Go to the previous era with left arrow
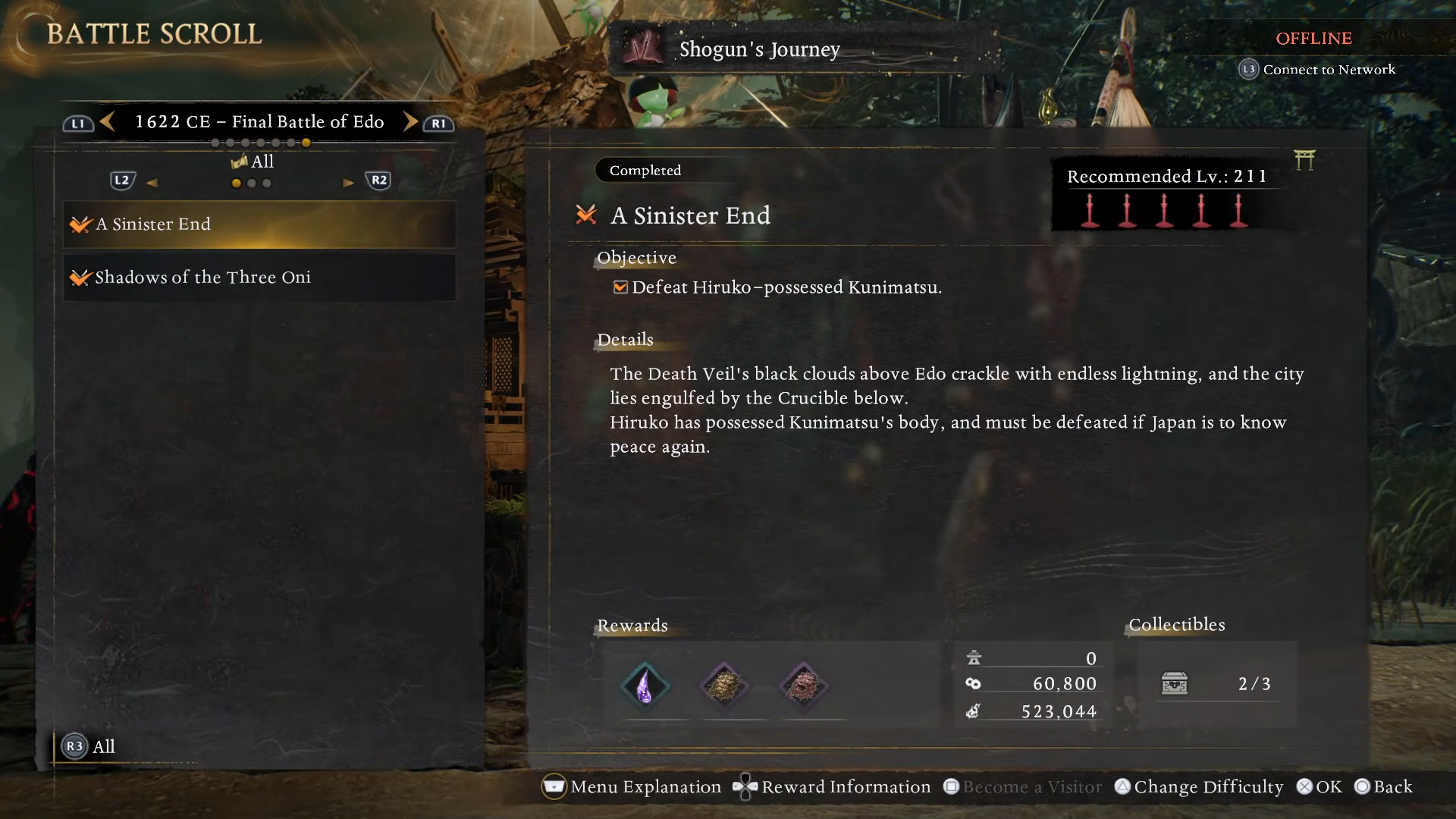Viewport: 1456px width, 819px height. 108,121
